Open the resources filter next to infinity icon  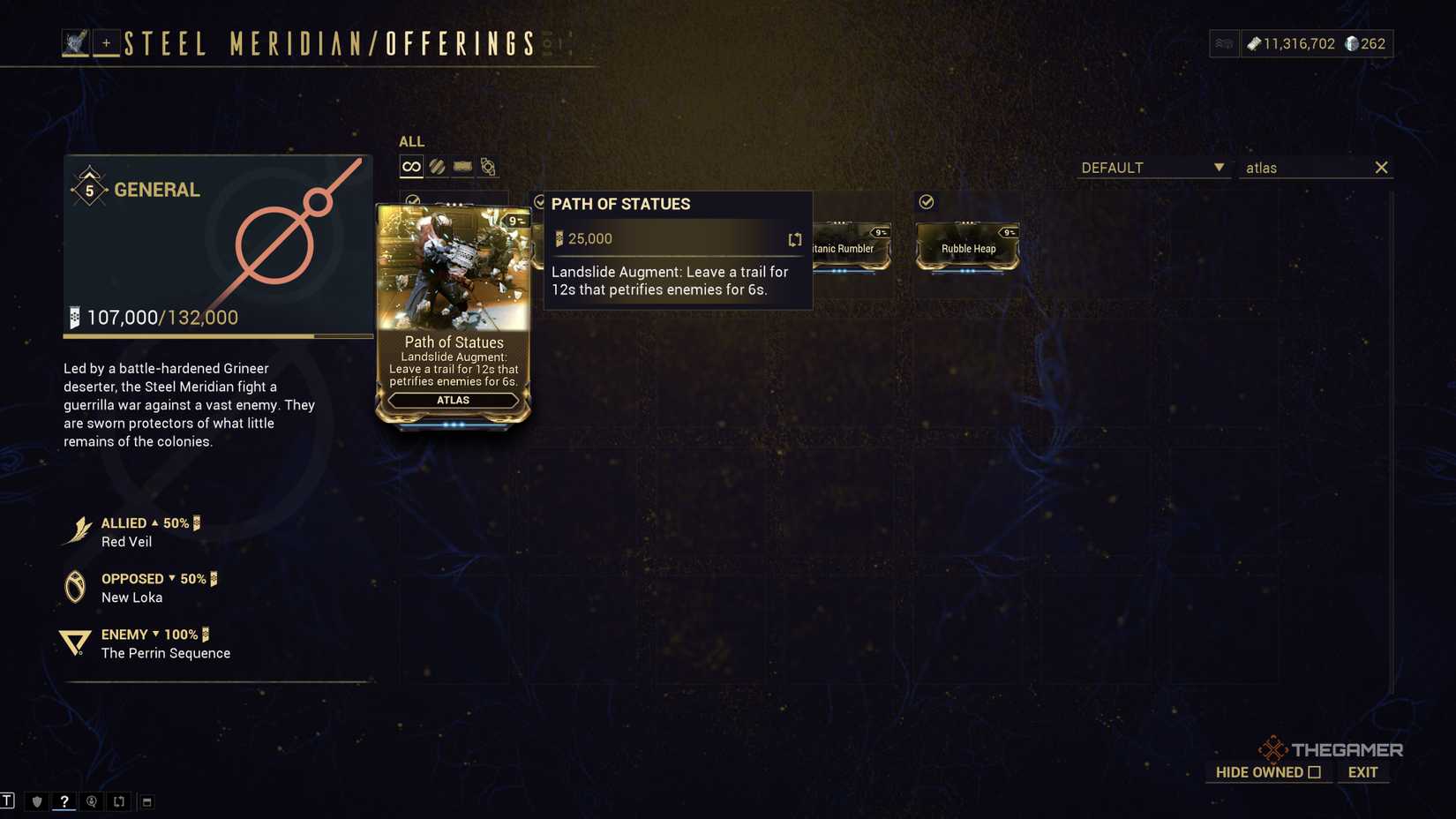[x=437, y=166]
